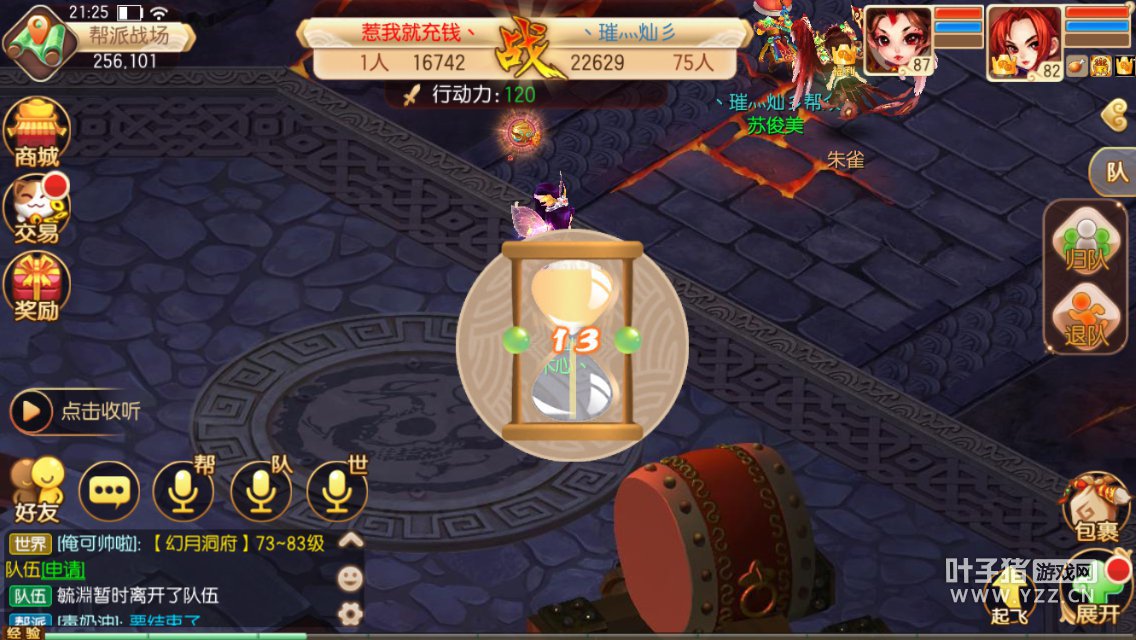
Task: Open the chat emoji smiley picker
Action: [350, 578]
